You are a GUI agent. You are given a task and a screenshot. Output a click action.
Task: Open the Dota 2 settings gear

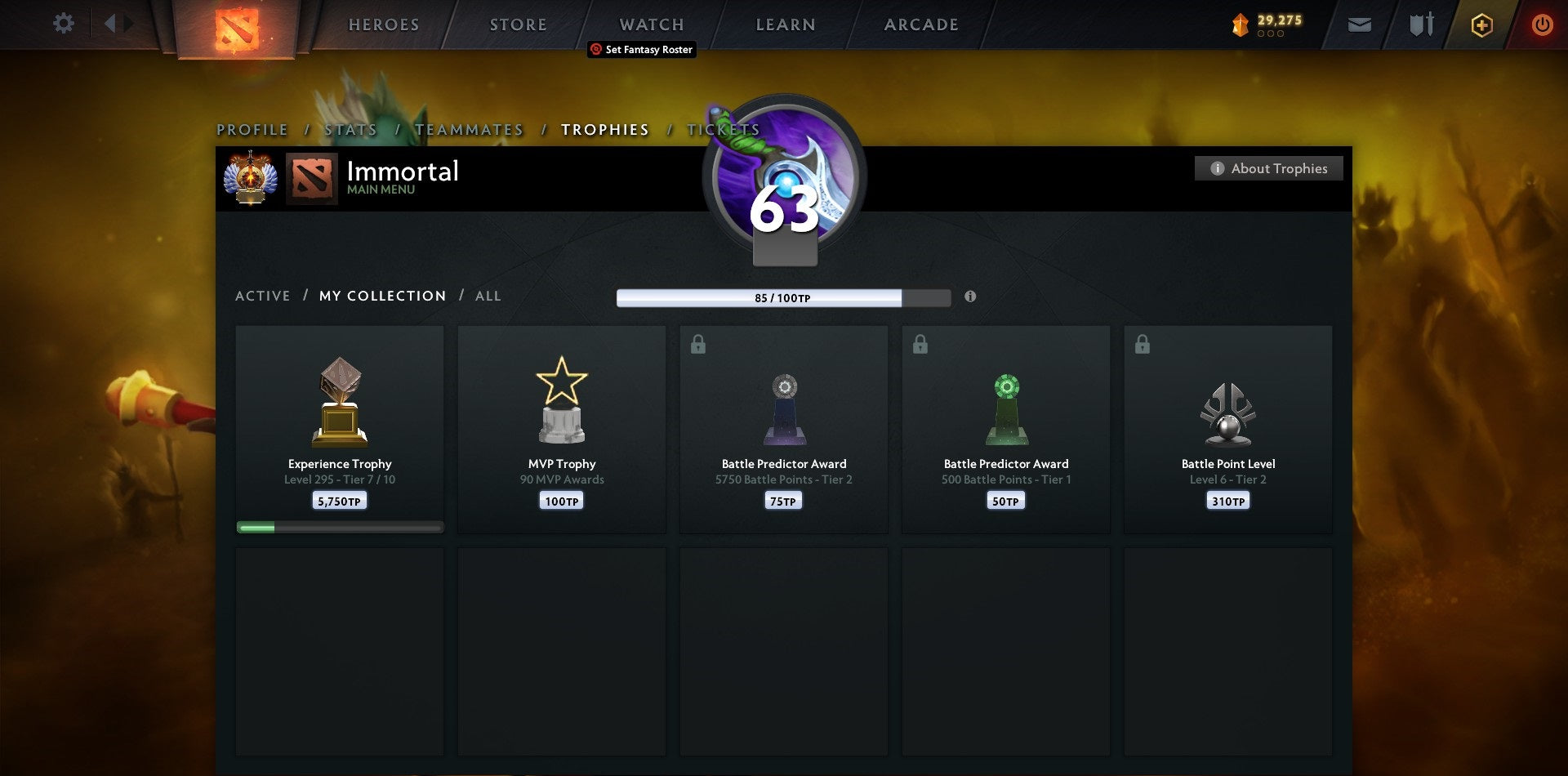click(64, 24)
